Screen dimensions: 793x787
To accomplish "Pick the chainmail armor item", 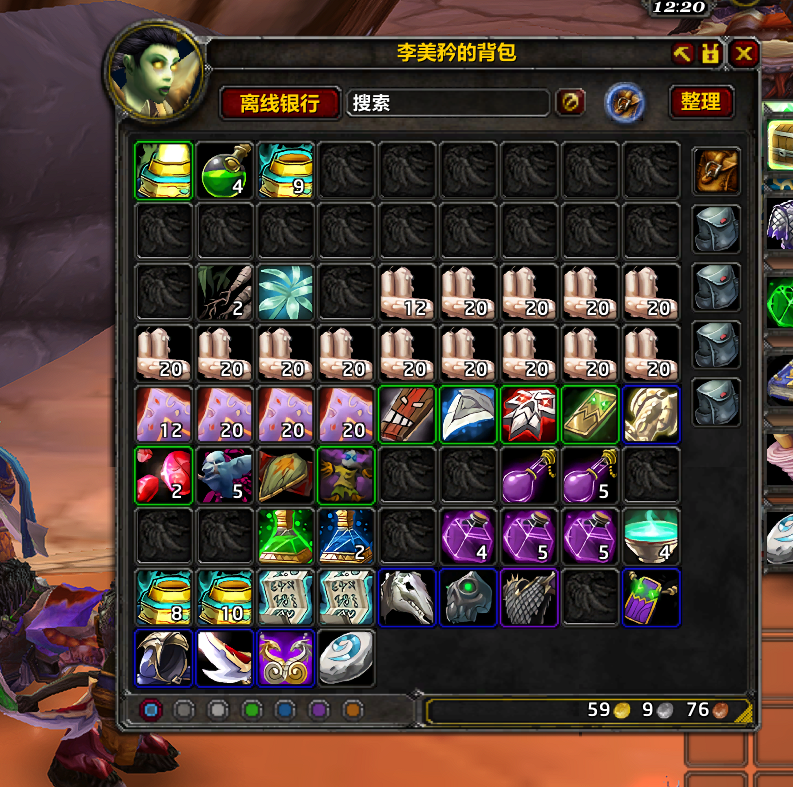I will [x=530, y=598].
